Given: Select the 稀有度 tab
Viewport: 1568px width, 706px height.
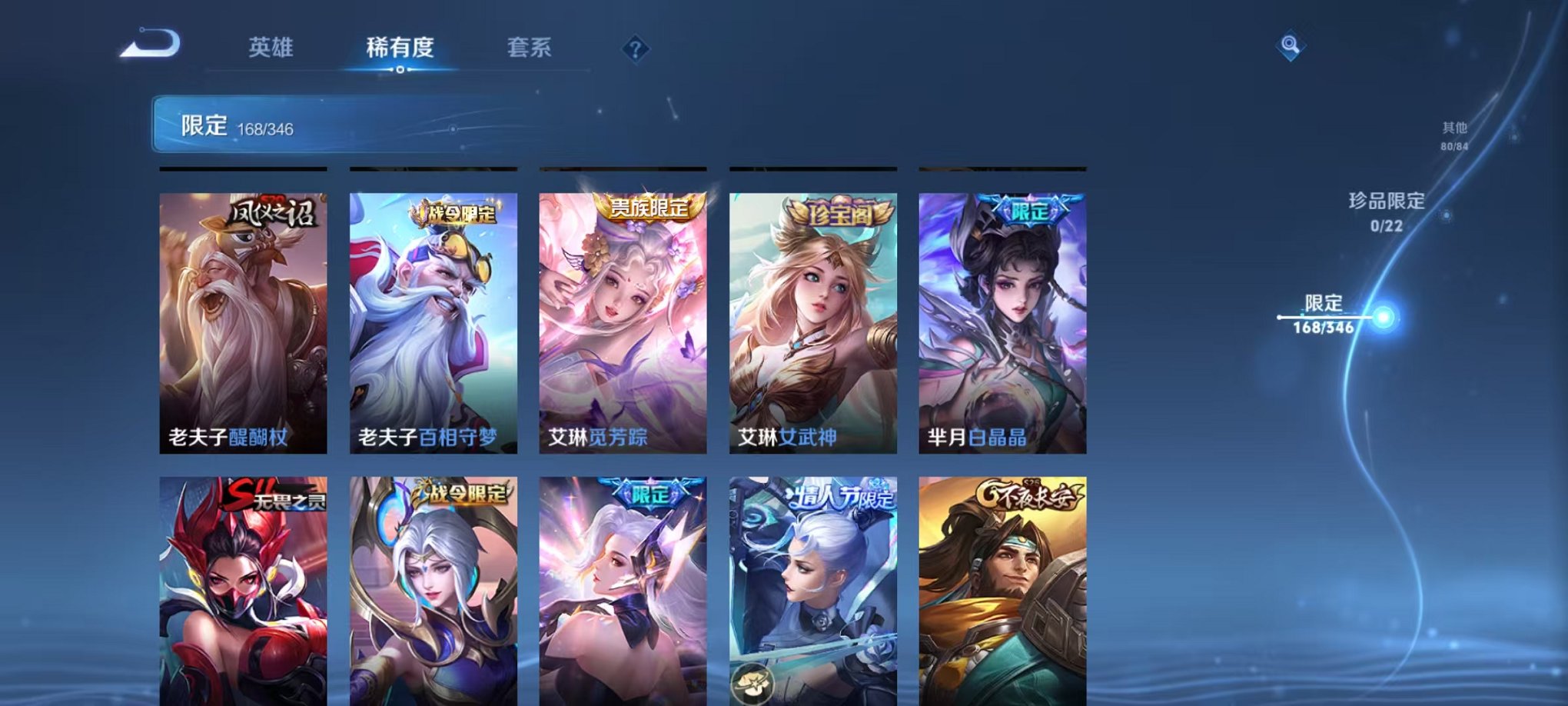Looking at the screenshot, I should 399,48.
